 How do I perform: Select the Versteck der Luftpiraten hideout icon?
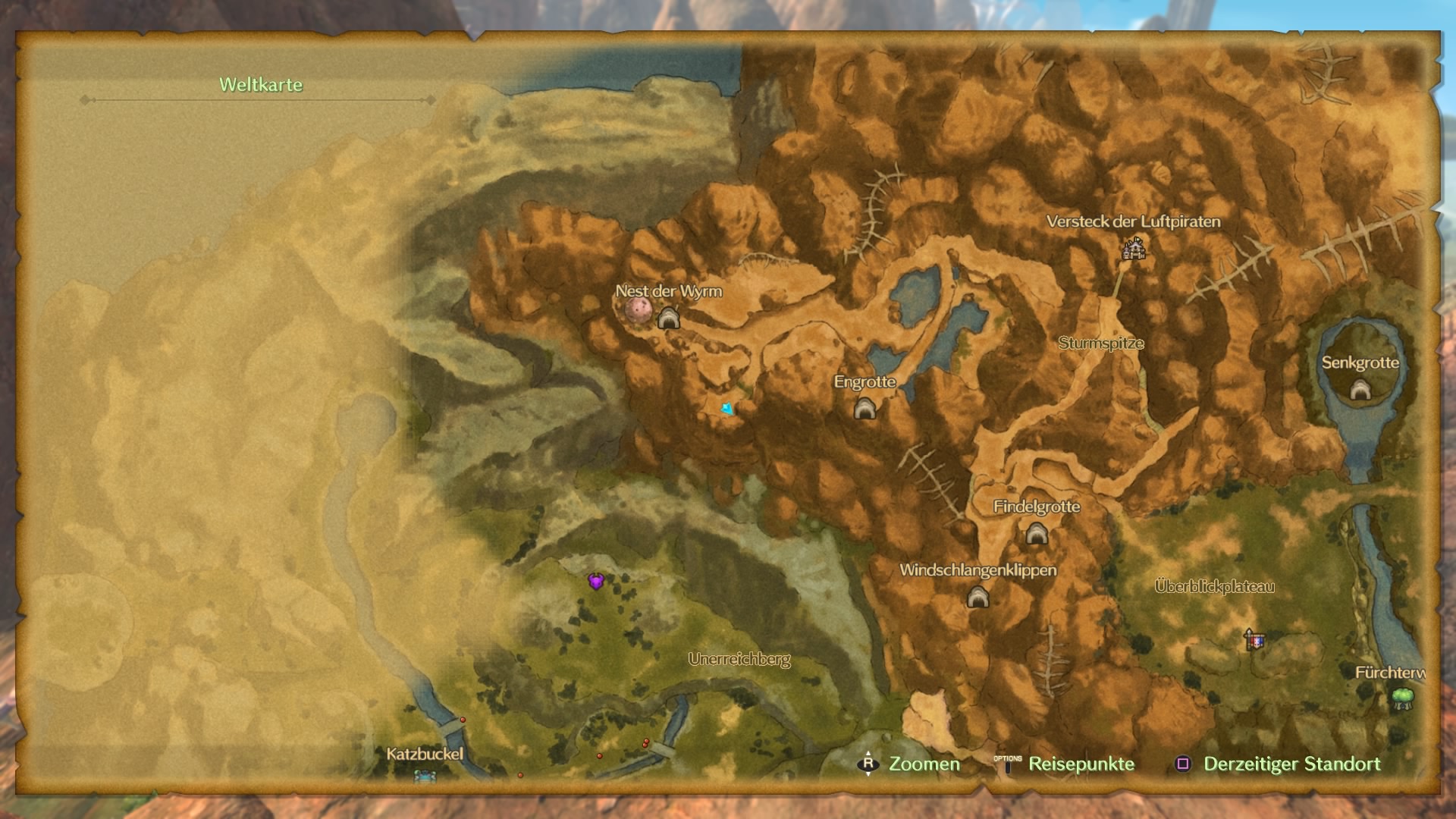click(x=1134, y=248)
